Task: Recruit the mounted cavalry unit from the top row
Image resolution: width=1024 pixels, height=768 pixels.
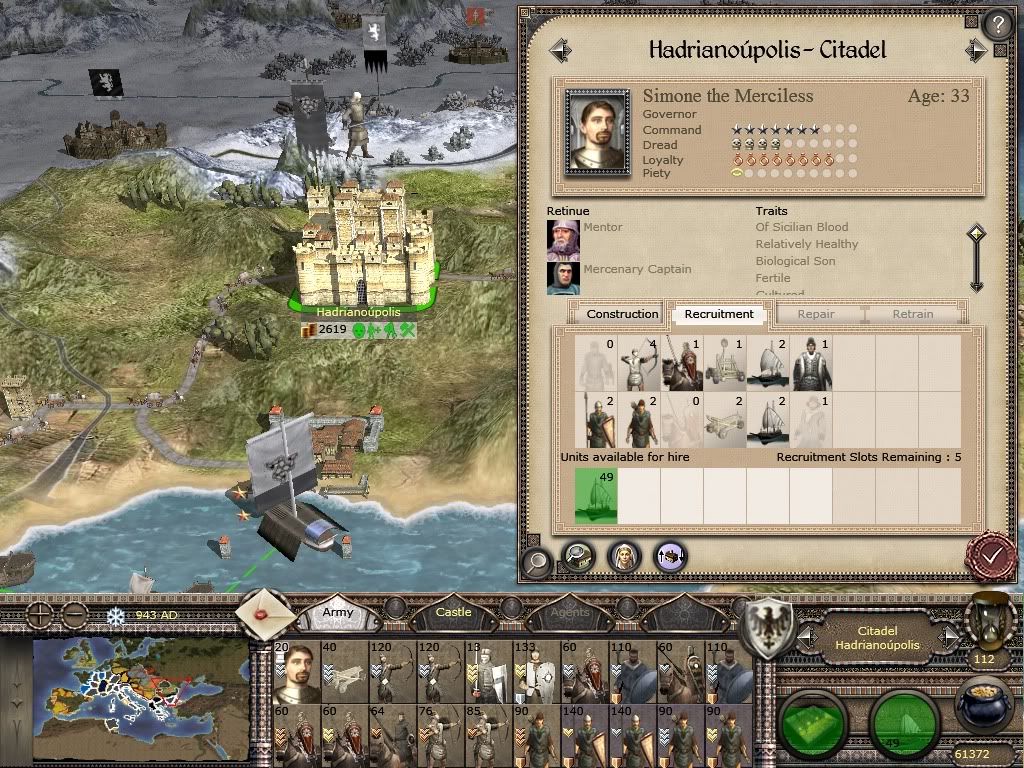Action: (x=682, y=362)
